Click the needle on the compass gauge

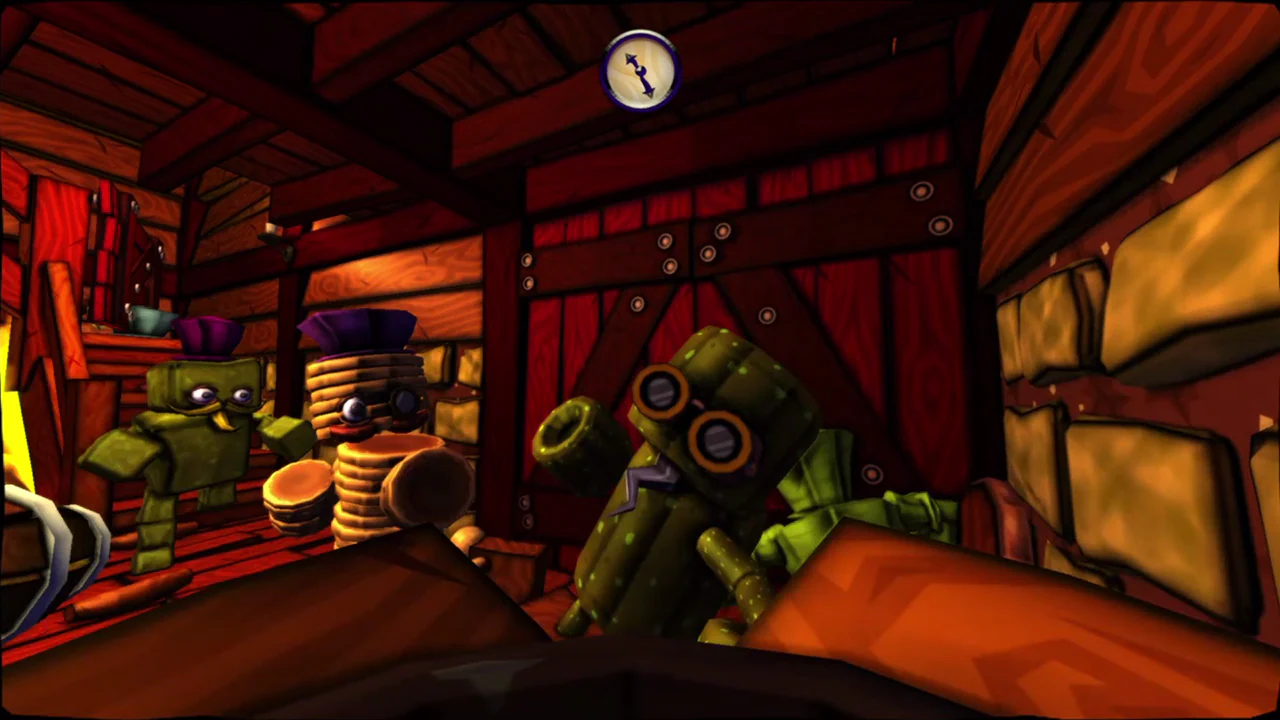(x=640, y=68)
